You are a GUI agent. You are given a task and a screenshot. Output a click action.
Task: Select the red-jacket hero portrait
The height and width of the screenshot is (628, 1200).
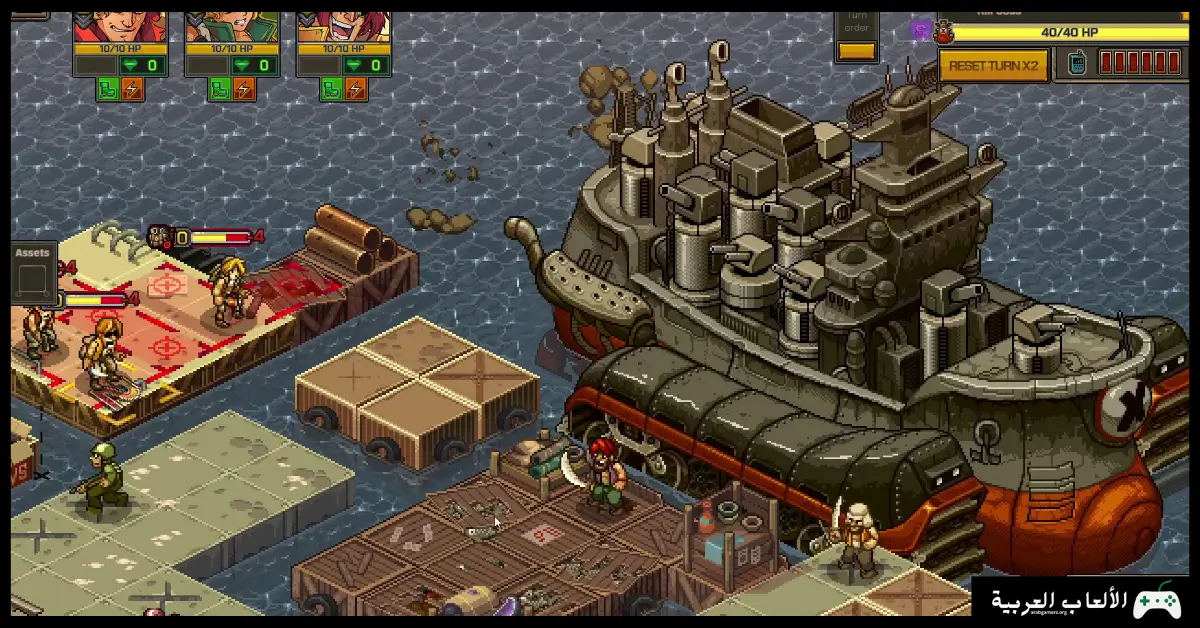click(120, 20)
